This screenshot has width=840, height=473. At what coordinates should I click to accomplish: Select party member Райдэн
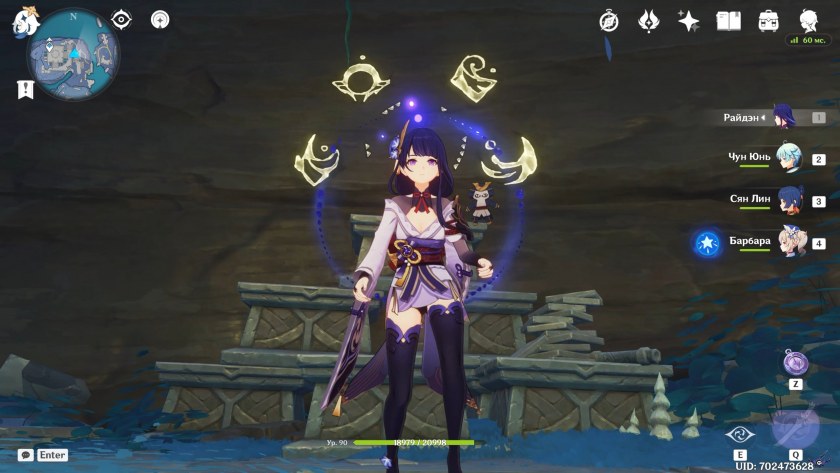click(x=786, y=117)
